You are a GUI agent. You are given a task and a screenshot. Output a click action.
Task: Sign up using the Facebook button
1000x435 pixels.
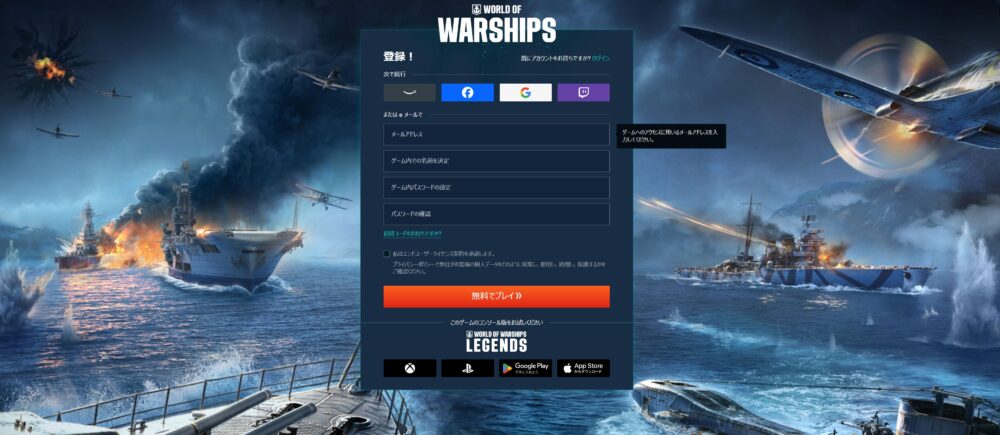point(467,93)
